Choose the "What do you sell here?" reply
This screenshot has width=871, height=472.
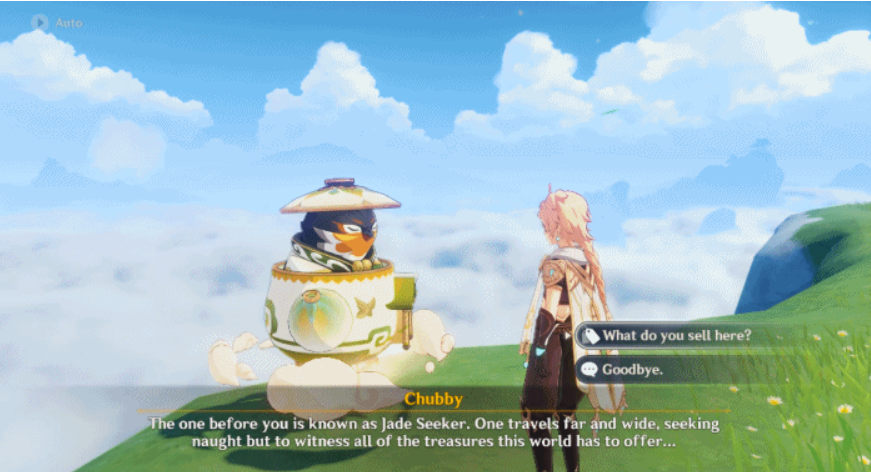click(676, 336)
